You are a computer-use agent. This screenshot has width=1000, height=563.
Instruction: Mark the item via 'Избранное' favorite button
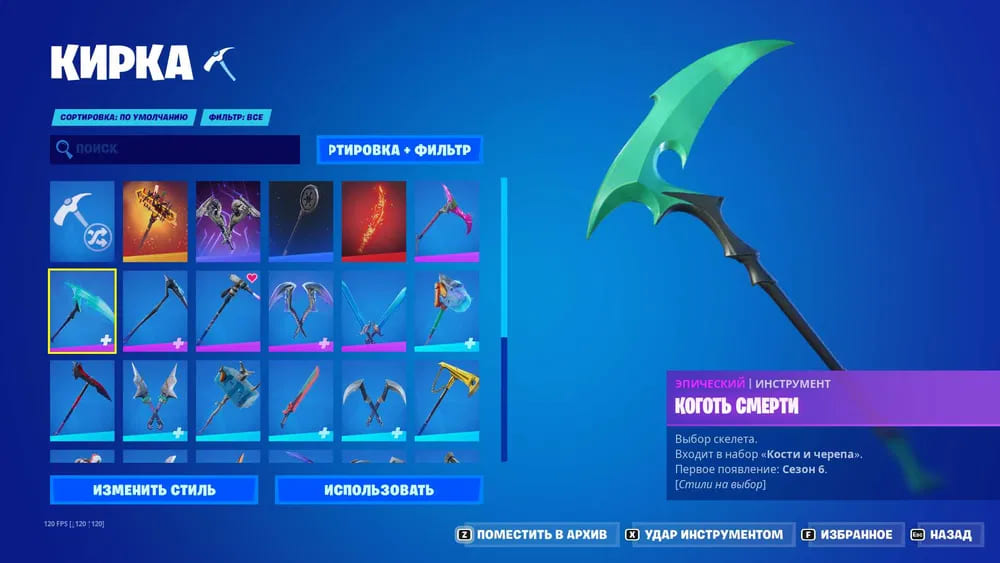pos(850,535)
